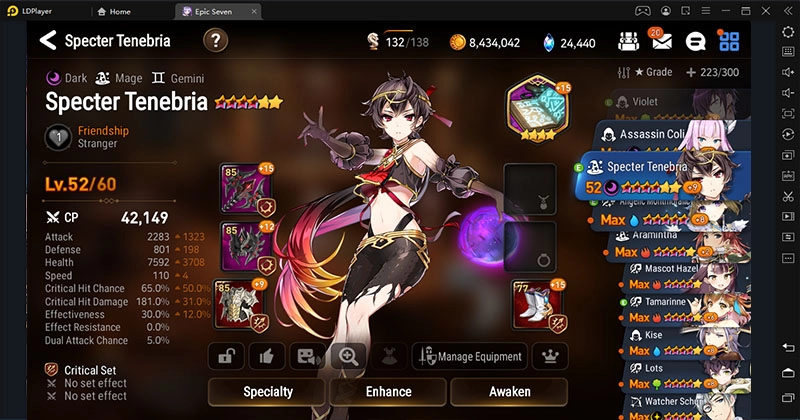Image resolution: width=800 pixels, height=420 pixels.
Task: Open the Enhance screen
Action: (388, 391)
